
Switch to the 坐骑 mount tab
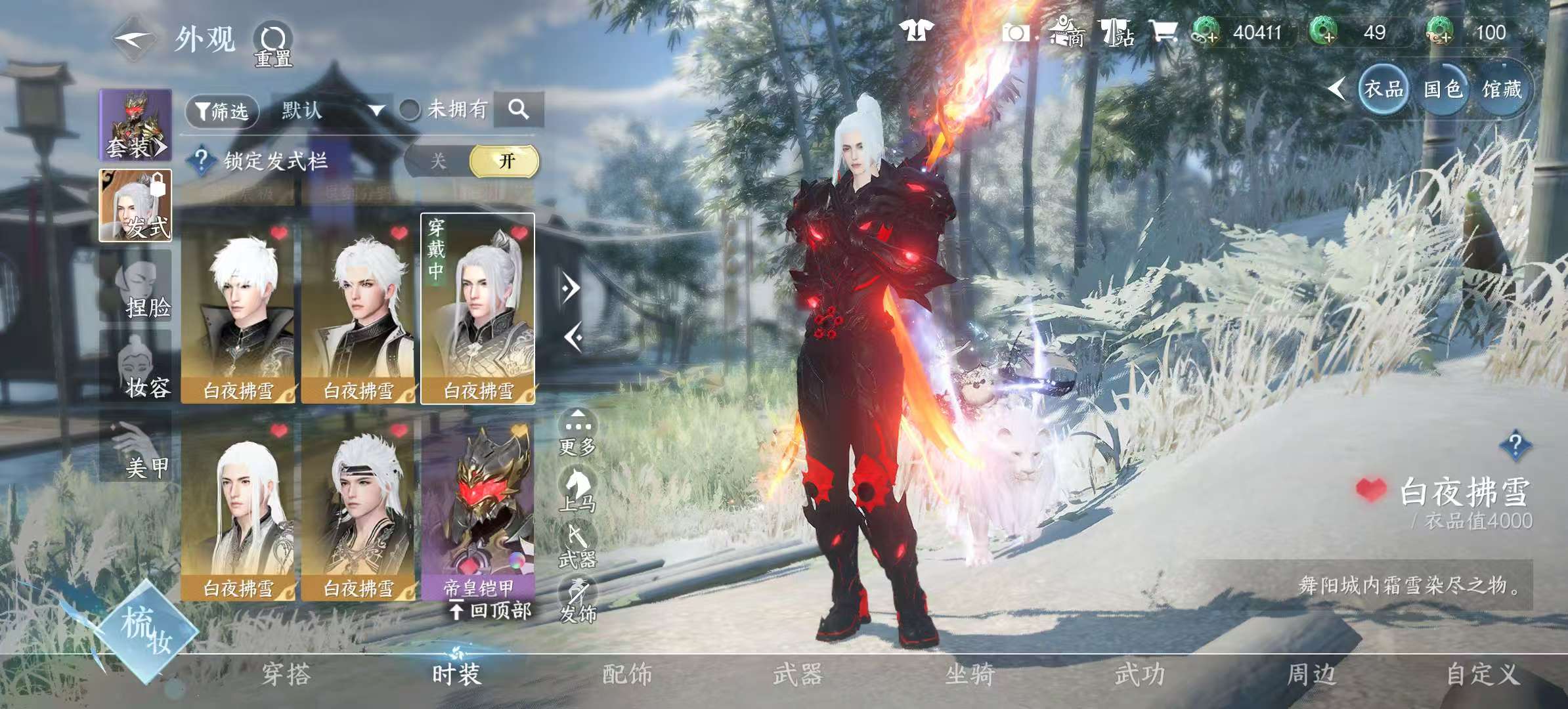(969, 674)
